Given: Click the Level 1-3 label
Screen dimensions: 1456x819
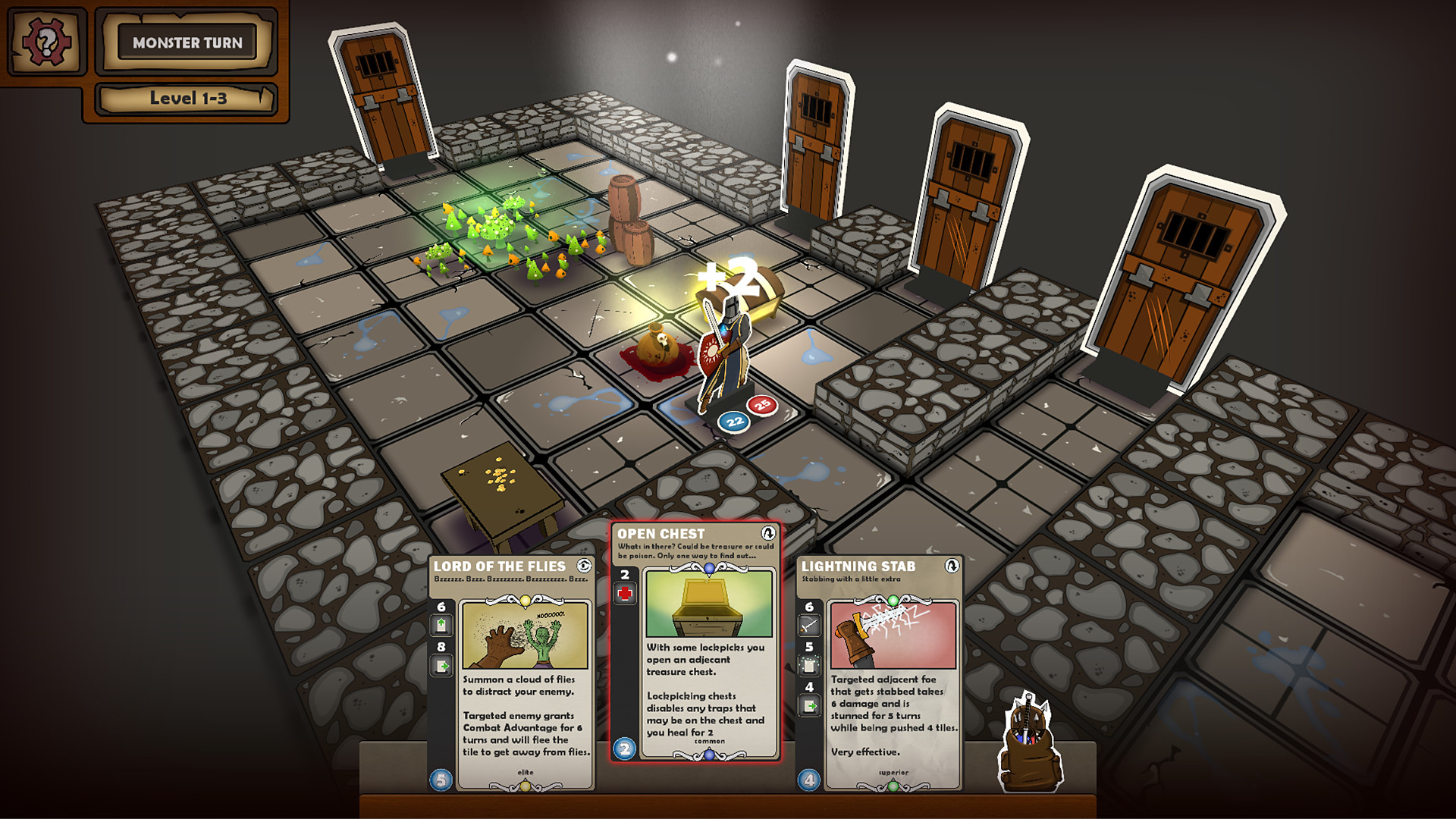Looking at the screenshot, I should 187,97.
